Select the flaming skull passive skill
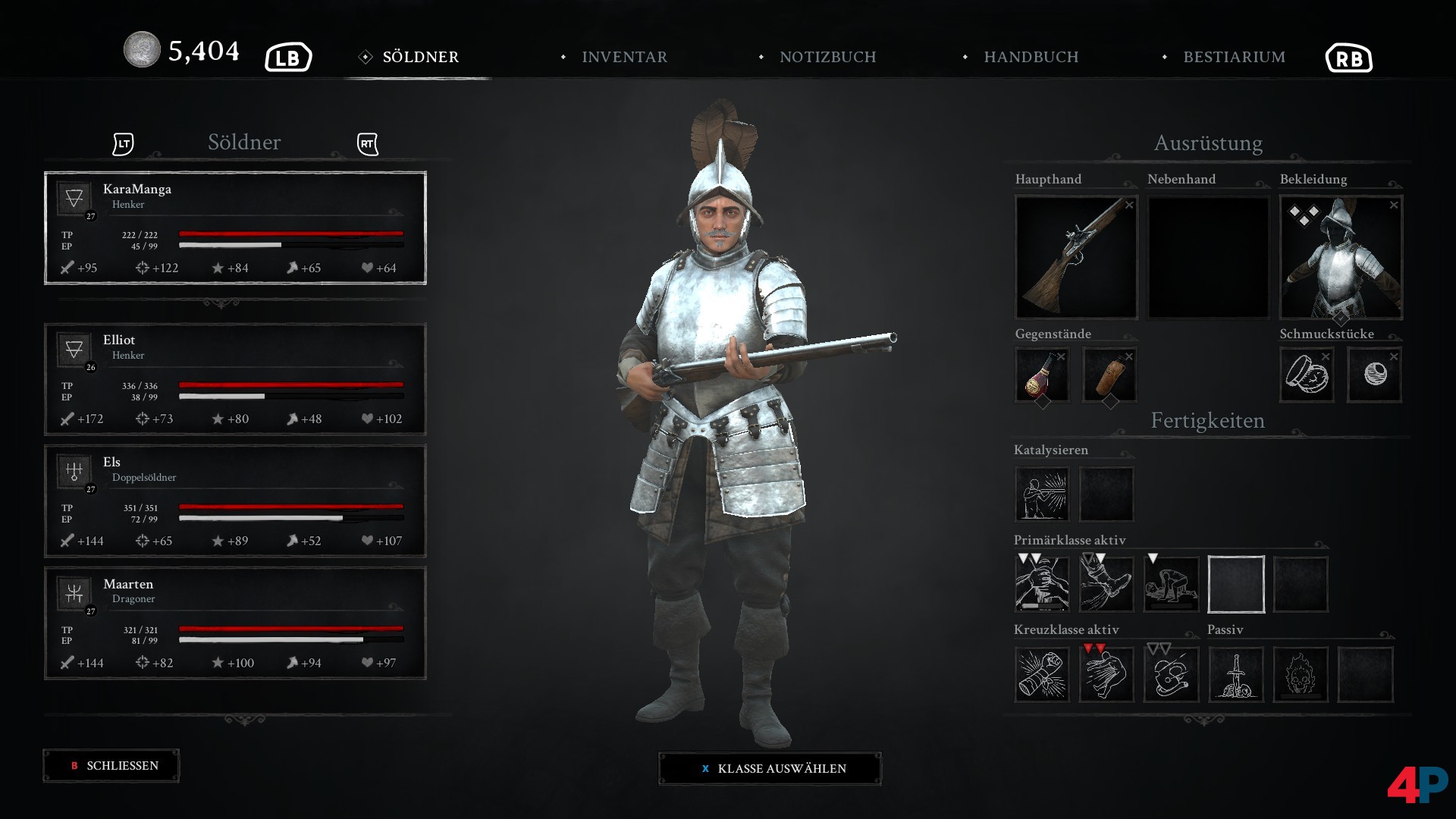This screenshot has height=819, width=1456. 1300,674
